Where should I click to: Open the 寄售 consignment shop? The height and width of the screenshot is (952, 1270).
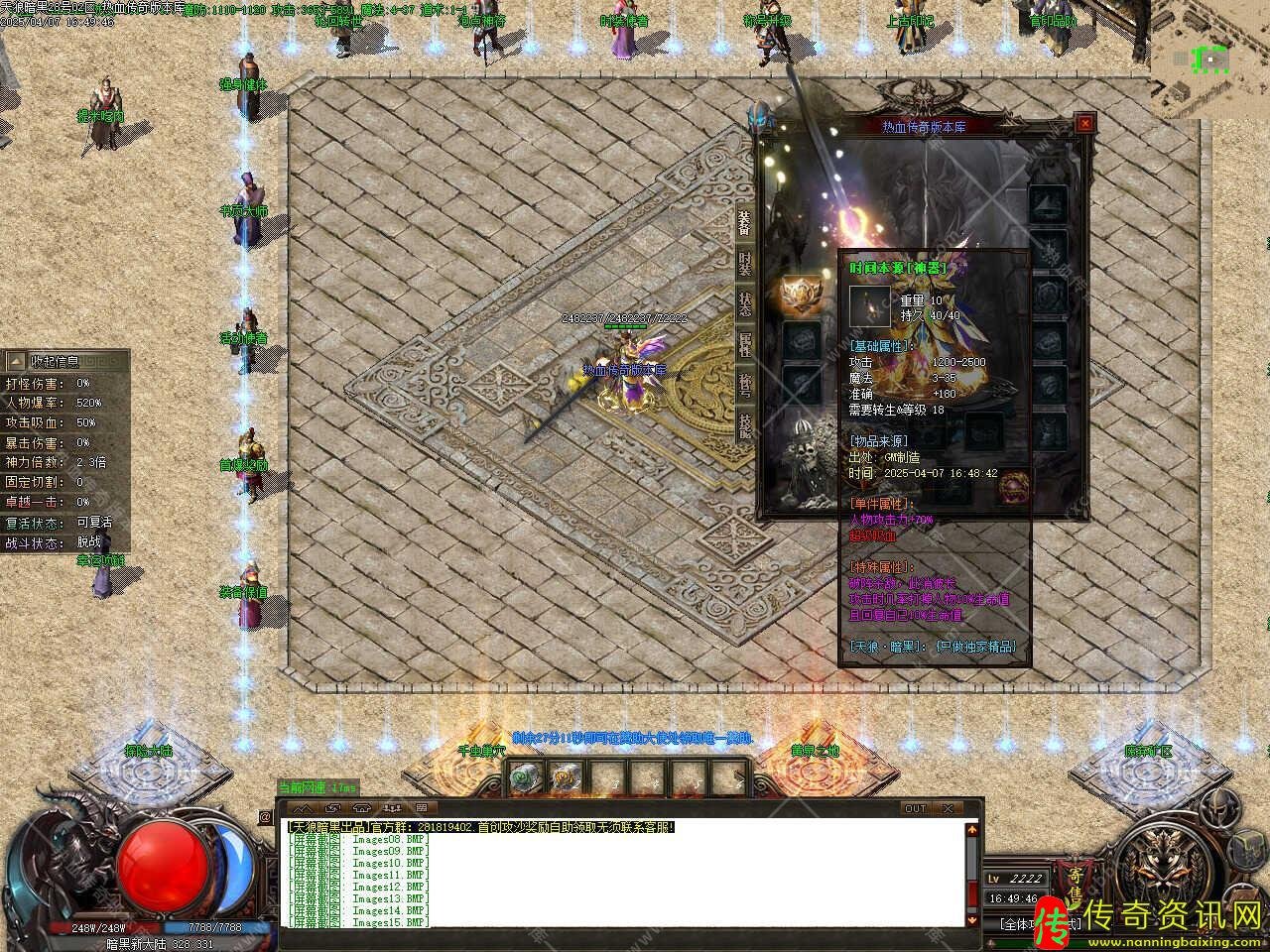pos(1076,885)
